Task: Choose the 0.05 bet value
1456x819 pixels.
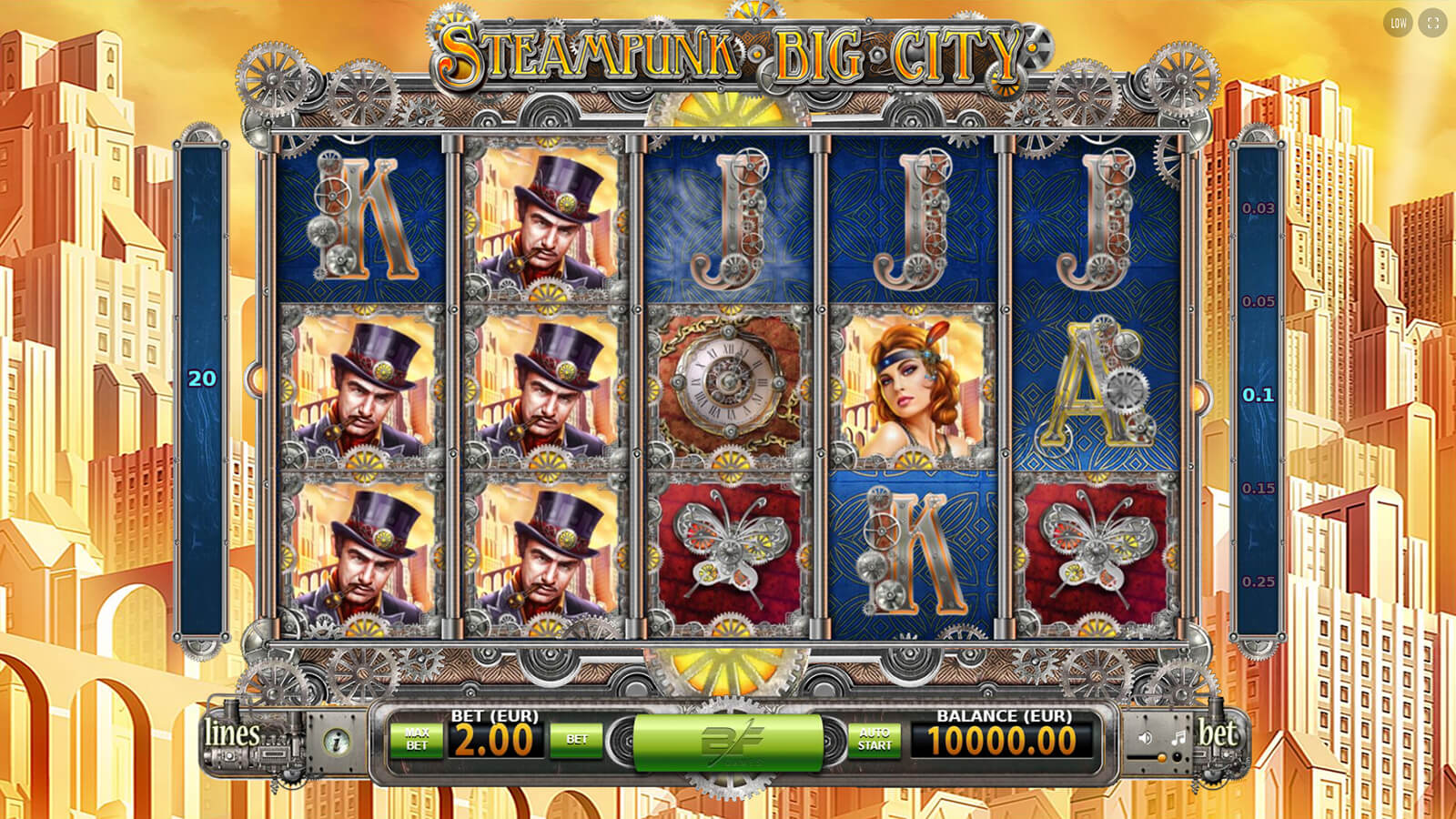Action: point(1258,302)
